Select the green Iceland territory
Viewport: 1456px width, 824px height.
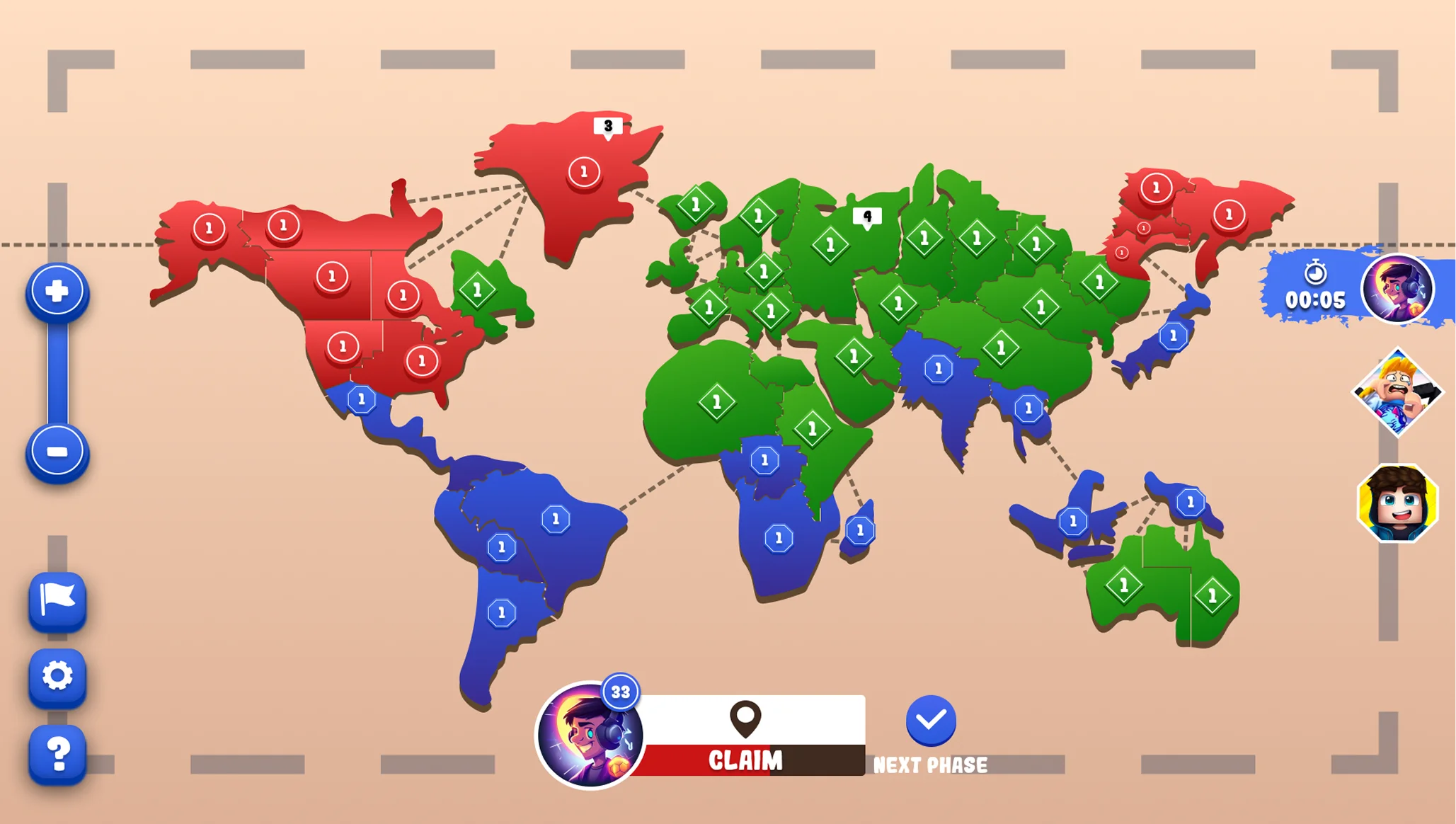coord(696,205)
